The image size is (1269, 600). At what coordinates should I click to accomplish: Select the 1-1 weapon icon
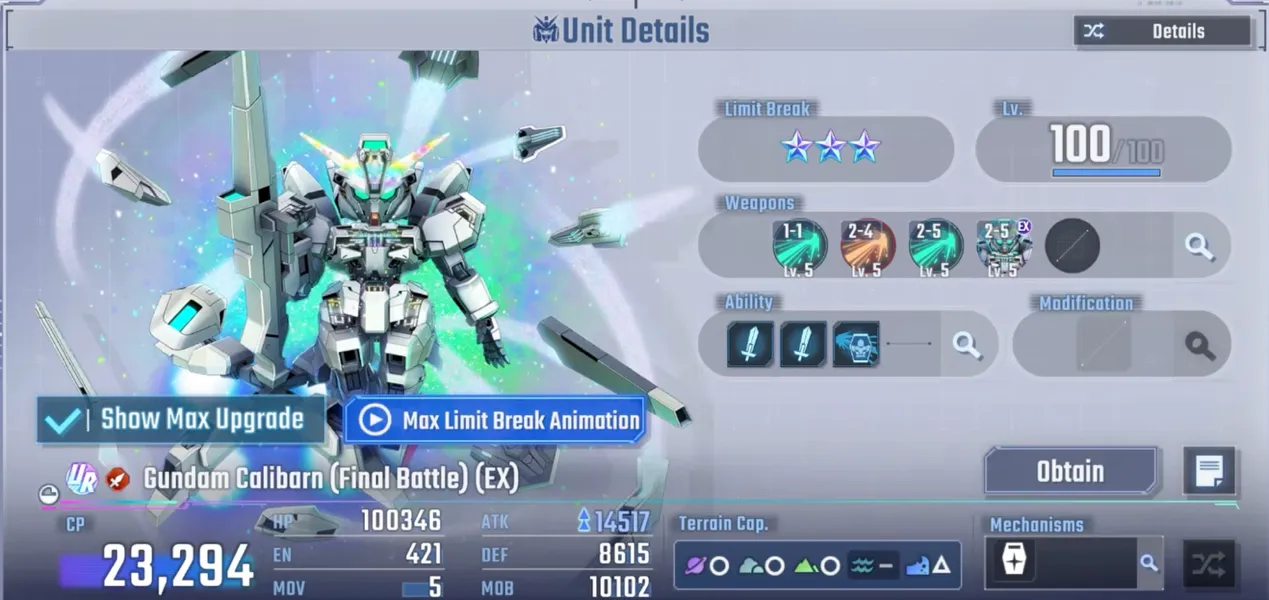click(799, 246)
